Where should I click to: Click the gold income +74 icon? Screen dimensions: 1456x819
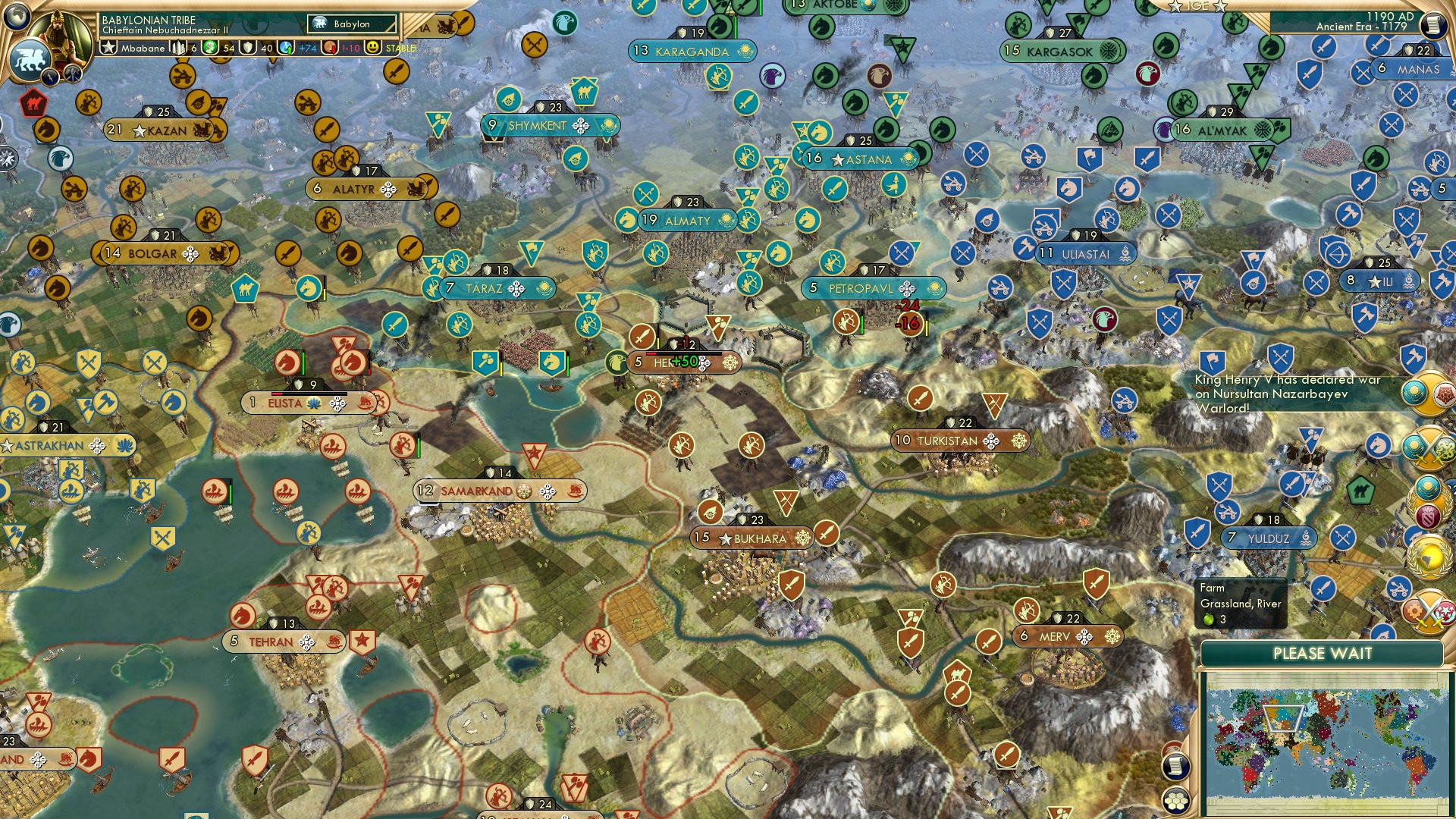coord(284,48)
